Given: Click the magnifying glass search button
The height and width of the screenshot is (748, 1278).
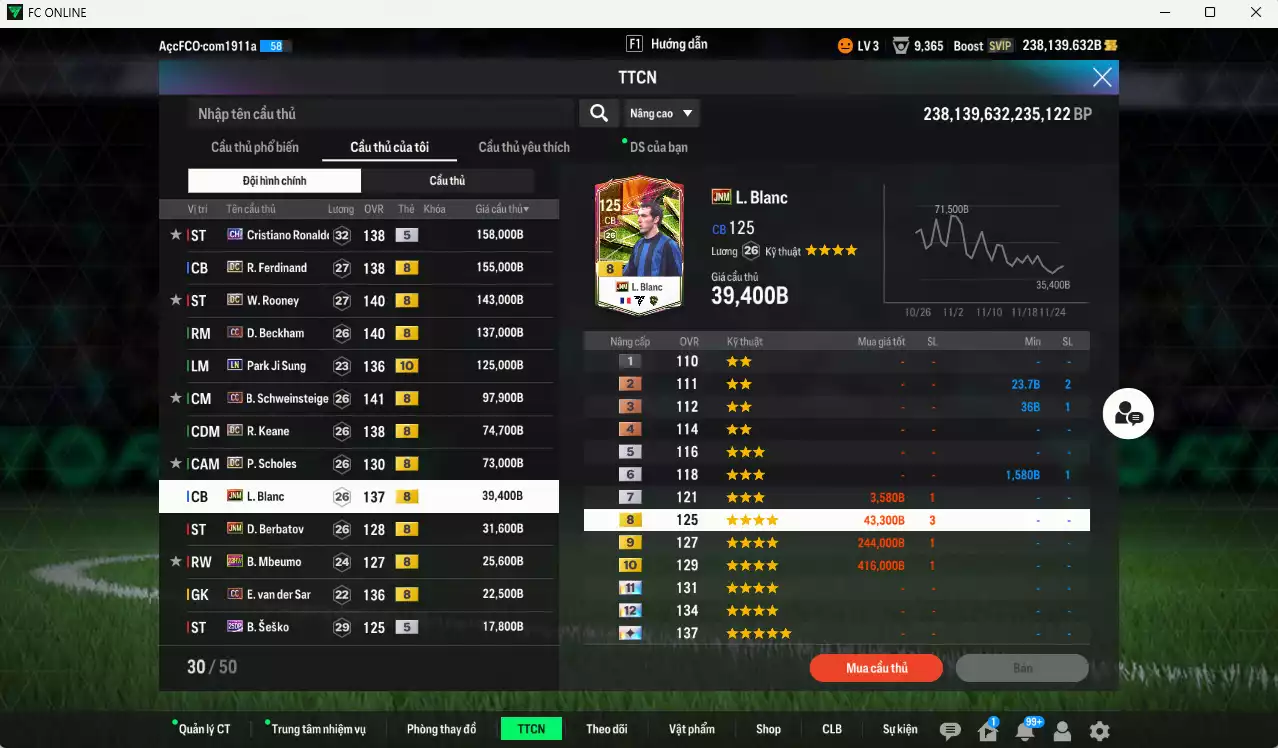Looking at the screenshot, I should 598,113.
